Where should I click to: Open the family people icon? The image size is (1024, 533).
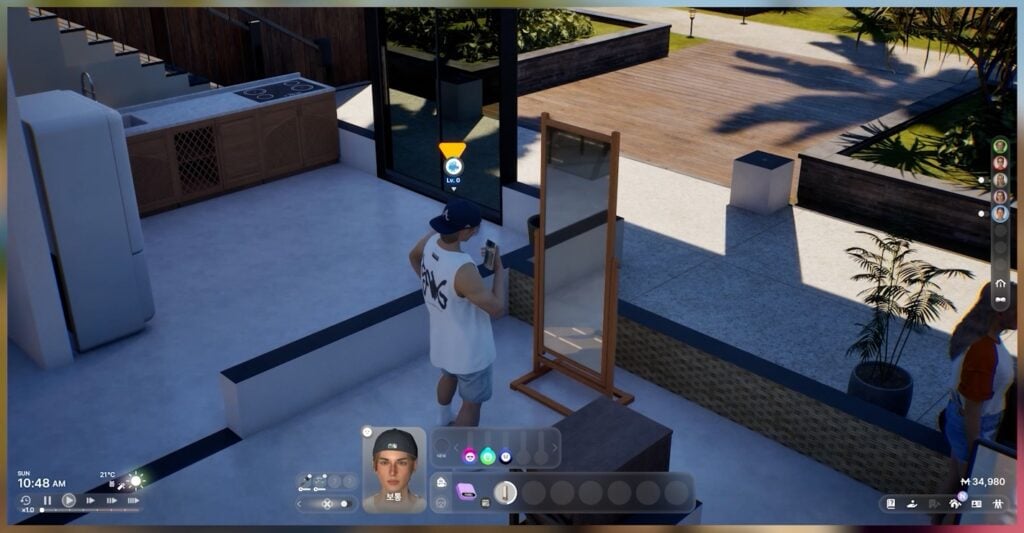[996, 504]
